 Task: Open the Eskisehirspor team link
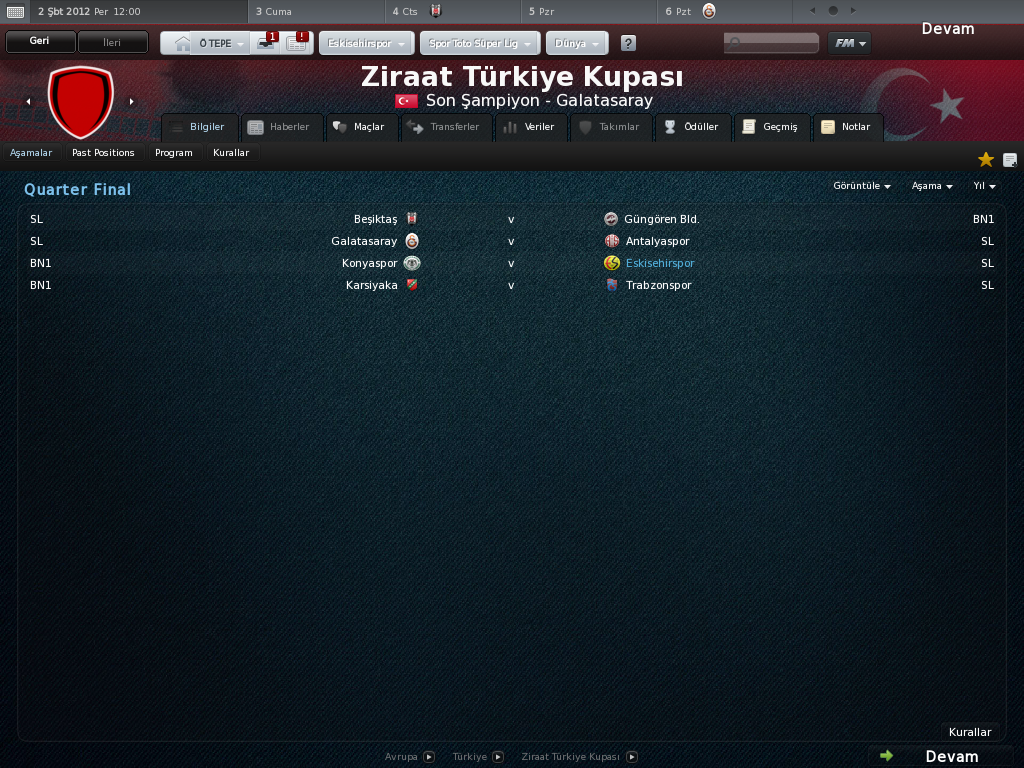coord(659,263)
